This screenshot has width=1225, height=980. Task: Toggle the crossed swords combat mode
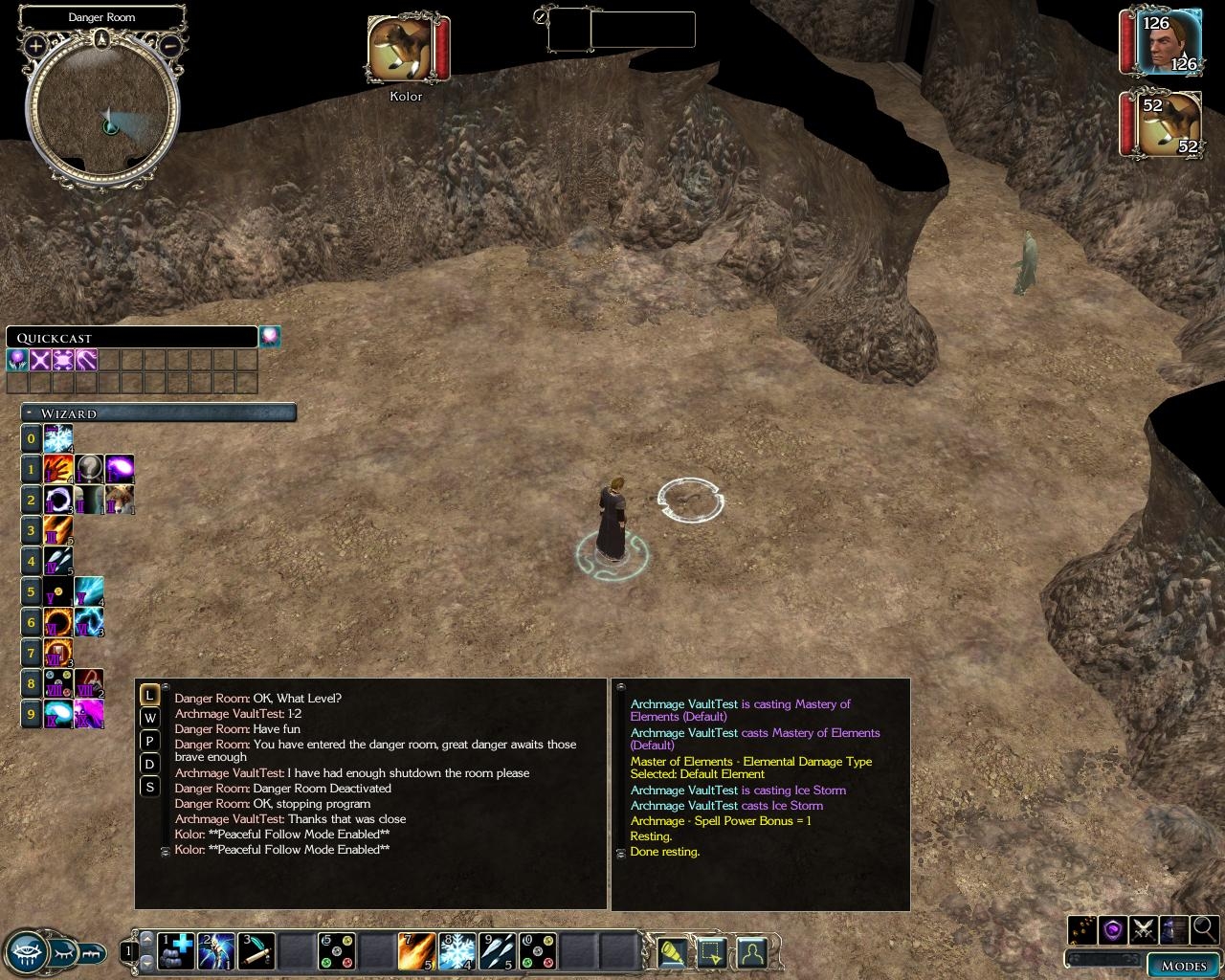click(1144, 928)
